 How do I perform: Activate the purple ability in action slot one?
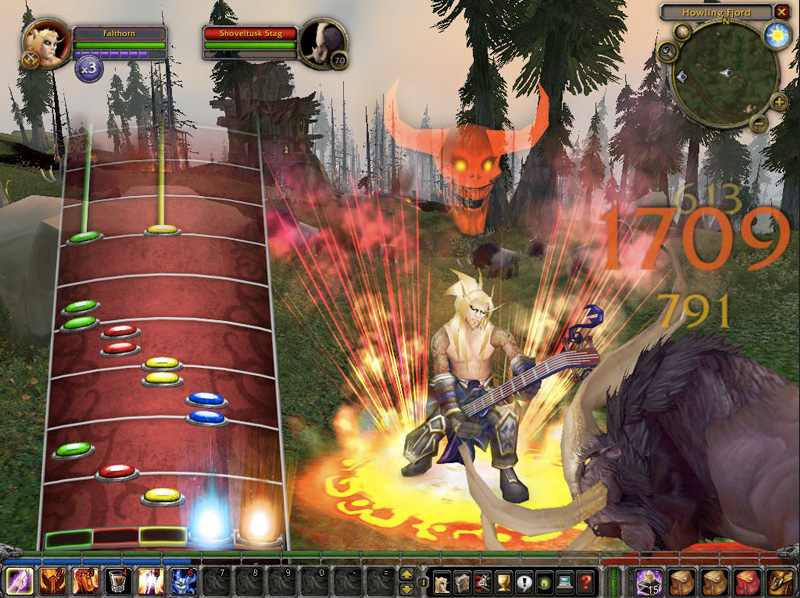[19, 581]
